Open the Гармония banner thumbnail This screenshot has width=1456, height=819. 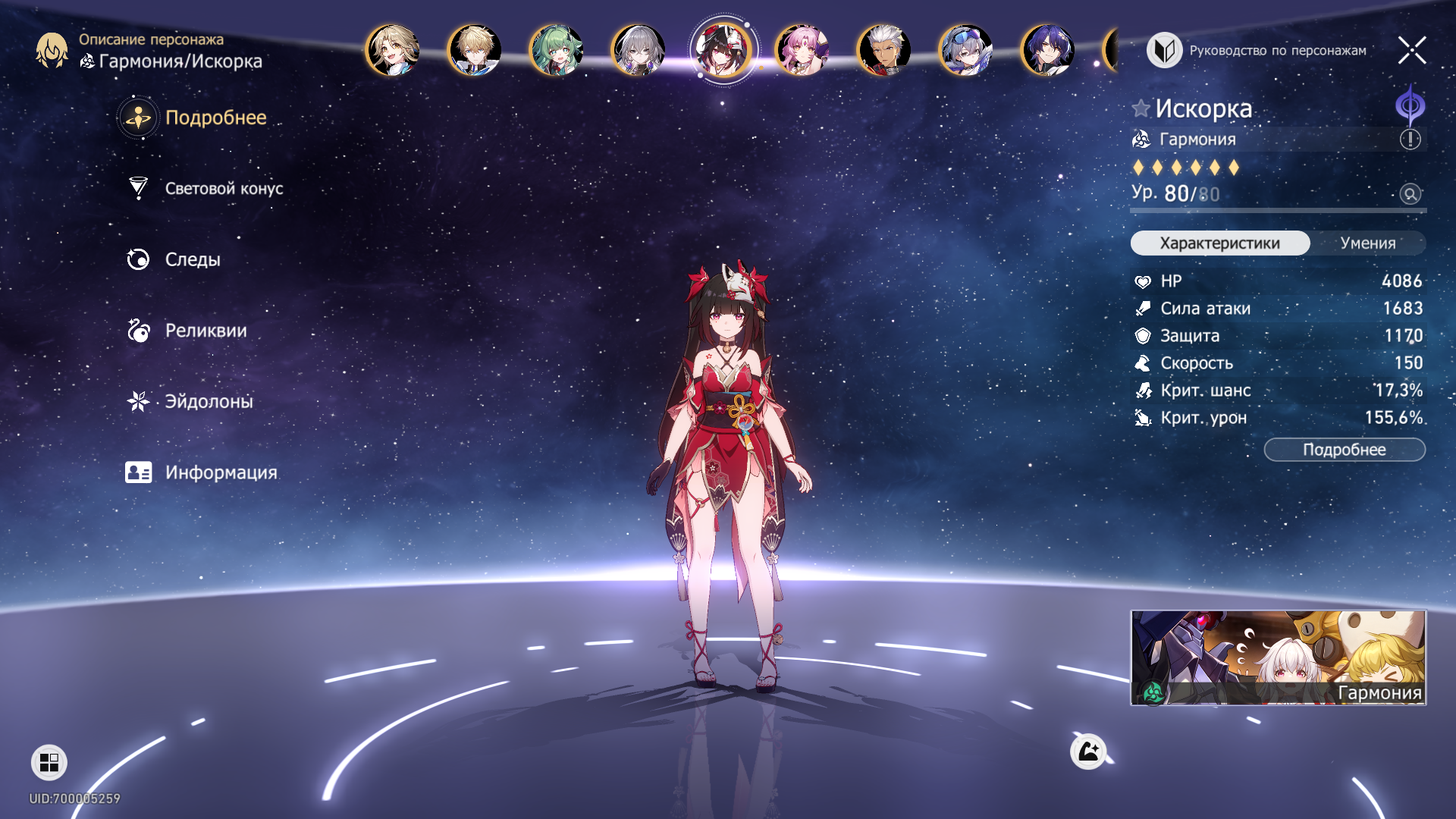1278,657
